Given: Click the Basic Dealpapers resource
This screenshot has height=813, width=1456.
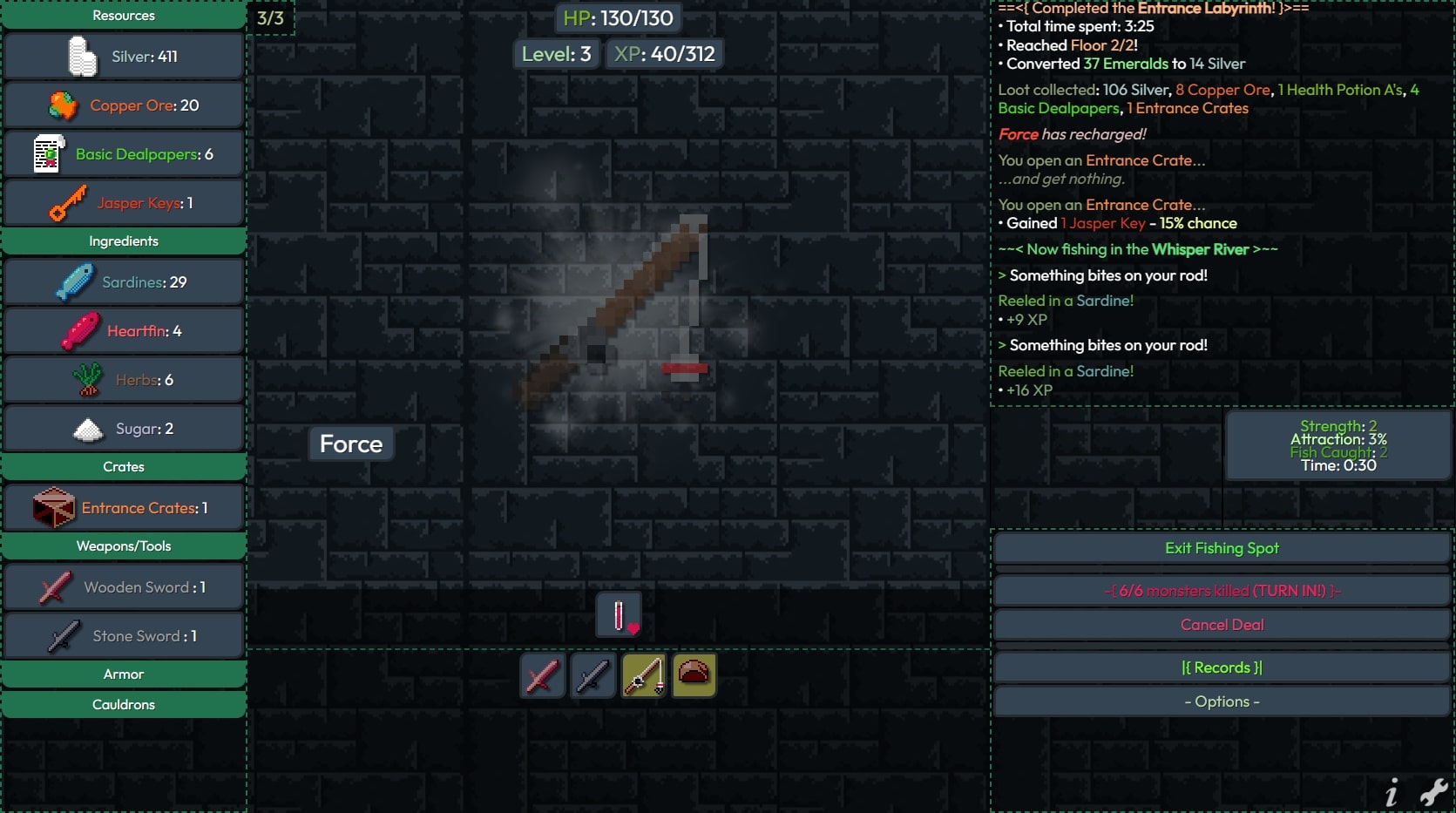Looking at the screenshot, I should tap(124, 154).
